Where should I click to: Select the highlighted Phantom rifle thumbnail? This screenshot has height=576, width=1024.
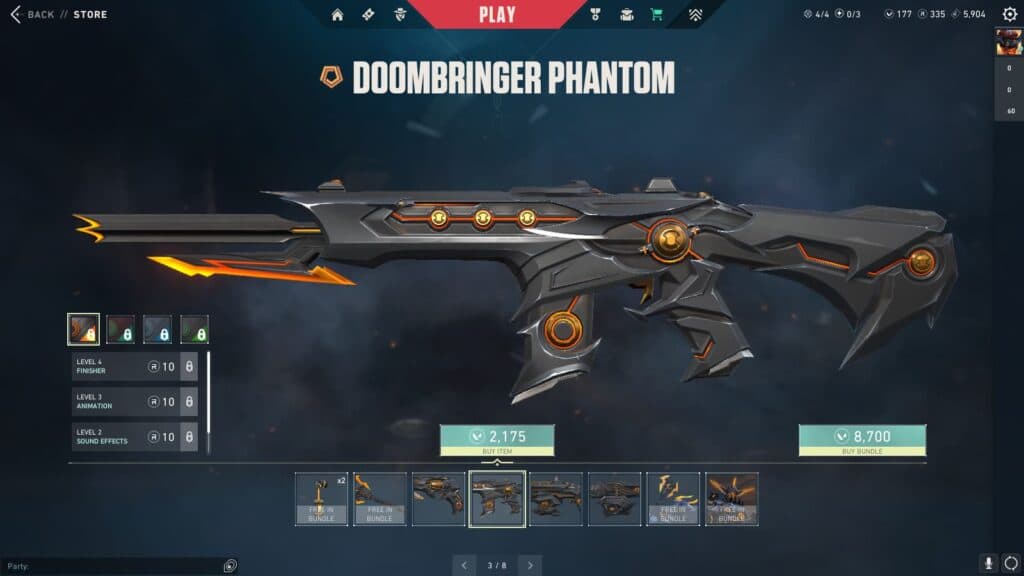click(x=497, y=499)
